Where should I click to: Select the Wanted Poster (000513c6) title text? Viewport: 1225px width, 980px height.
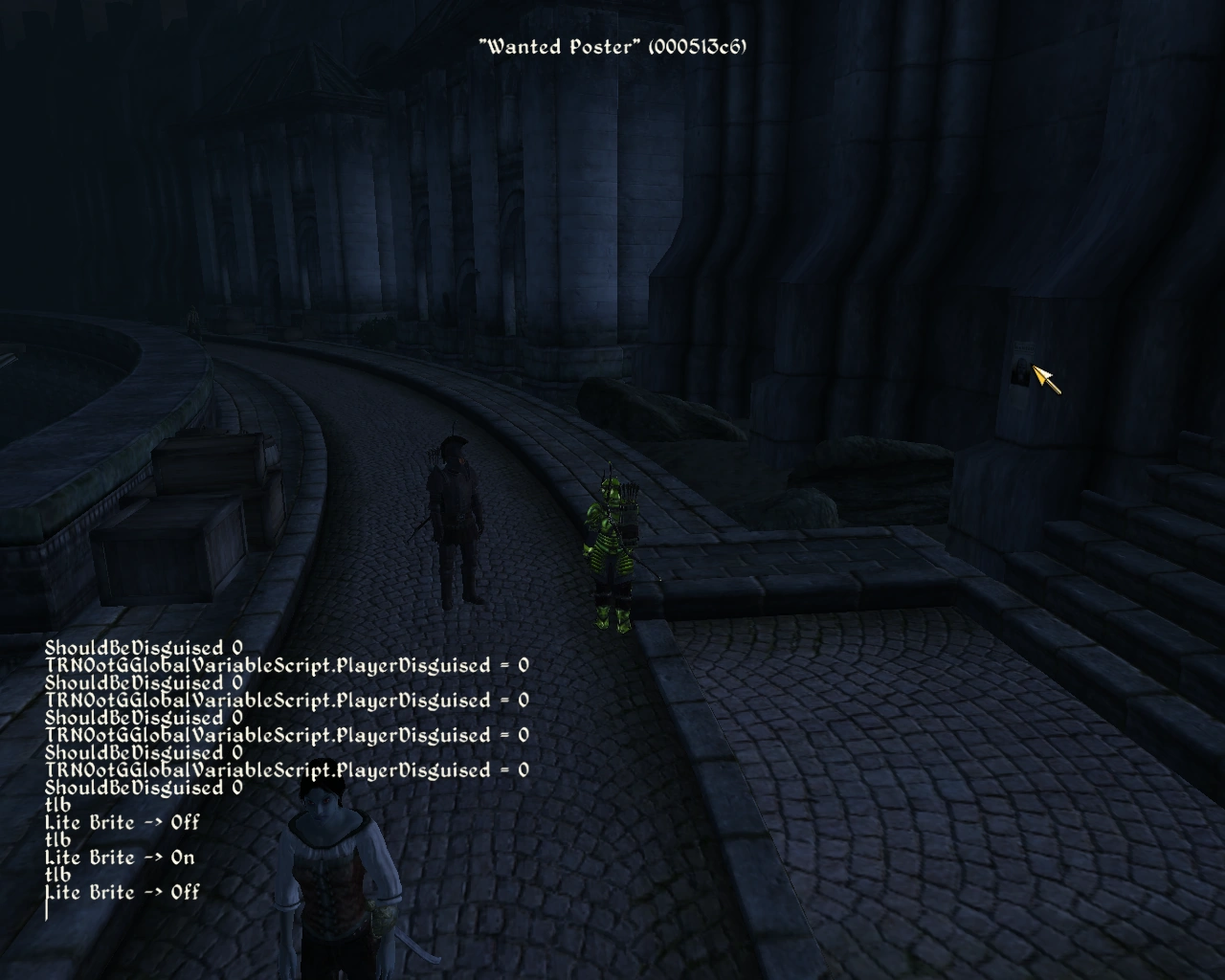point(613,45)
